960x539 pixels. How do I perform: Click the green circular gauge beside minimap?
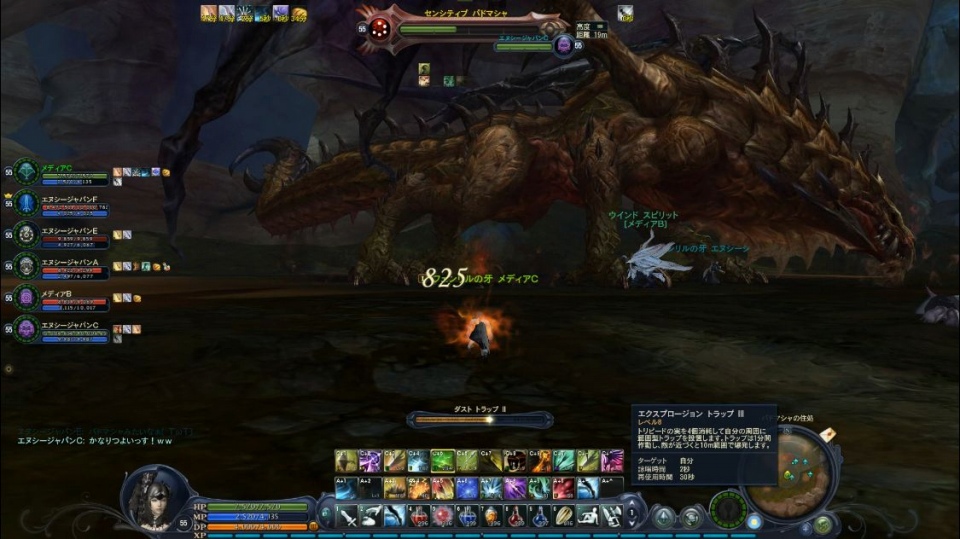coord(728,508)
